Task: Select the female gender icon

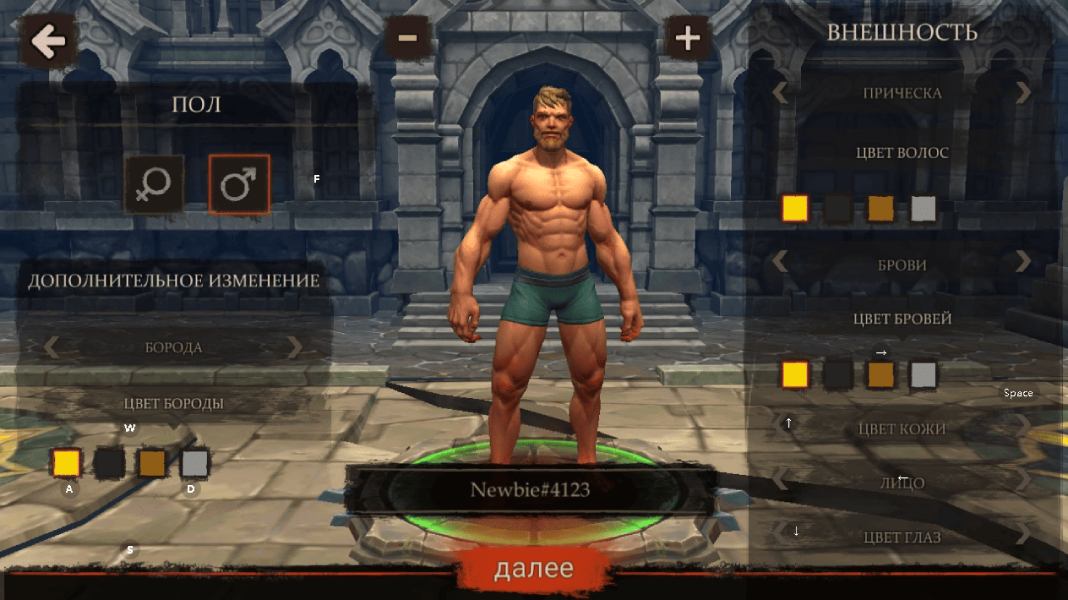Action: pos(154,184)
